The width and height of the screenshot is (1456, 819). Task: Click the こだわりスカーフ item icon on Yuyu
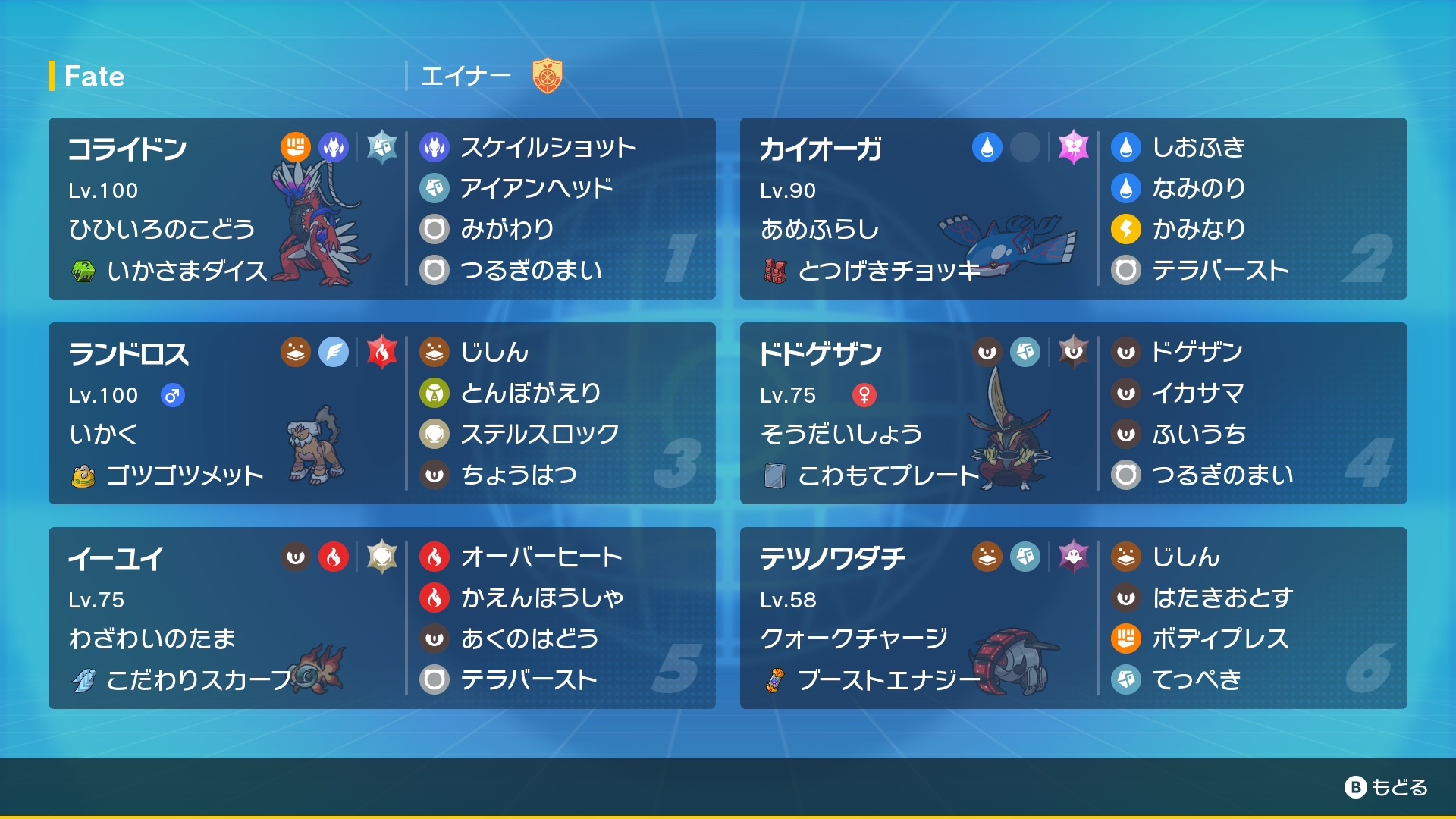[86, 680]
